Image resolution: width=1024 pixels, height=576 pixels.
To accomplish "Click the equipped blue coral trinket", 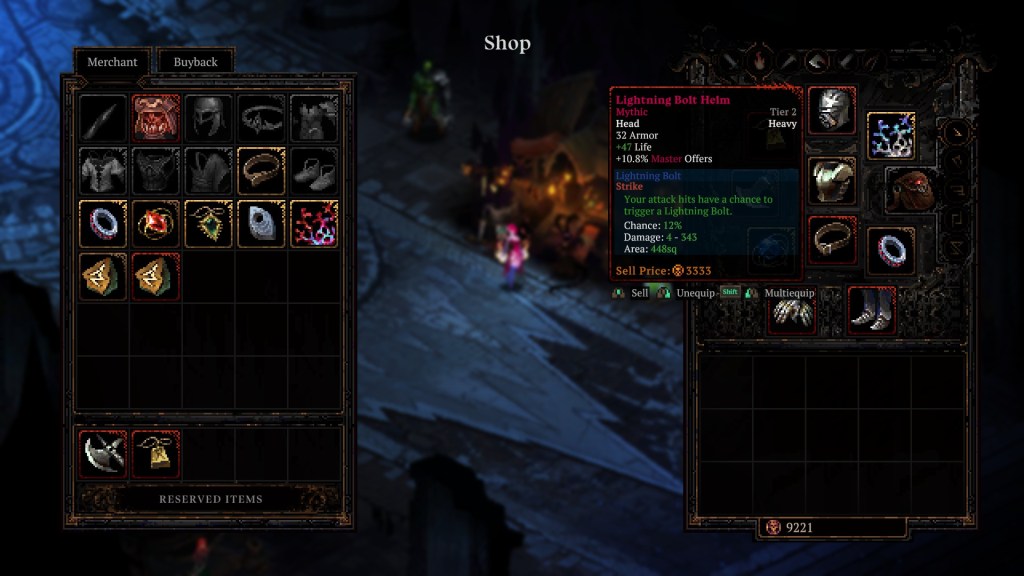I will pyautogui.click(x=890, y=135).
